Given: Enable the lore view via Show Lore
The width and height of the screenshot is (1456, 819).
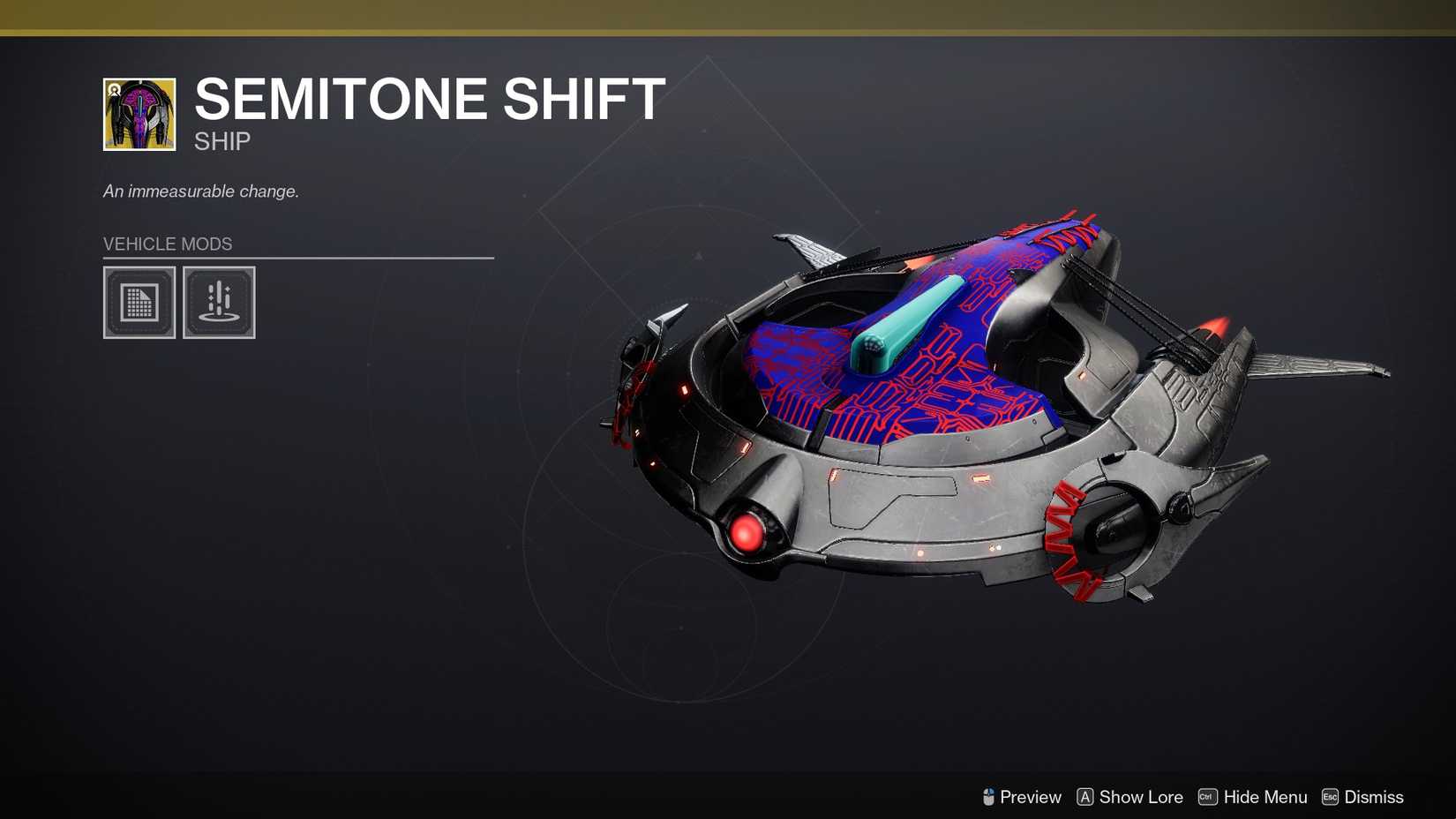Looking at the screenshot, I should tap(1140, 797).
